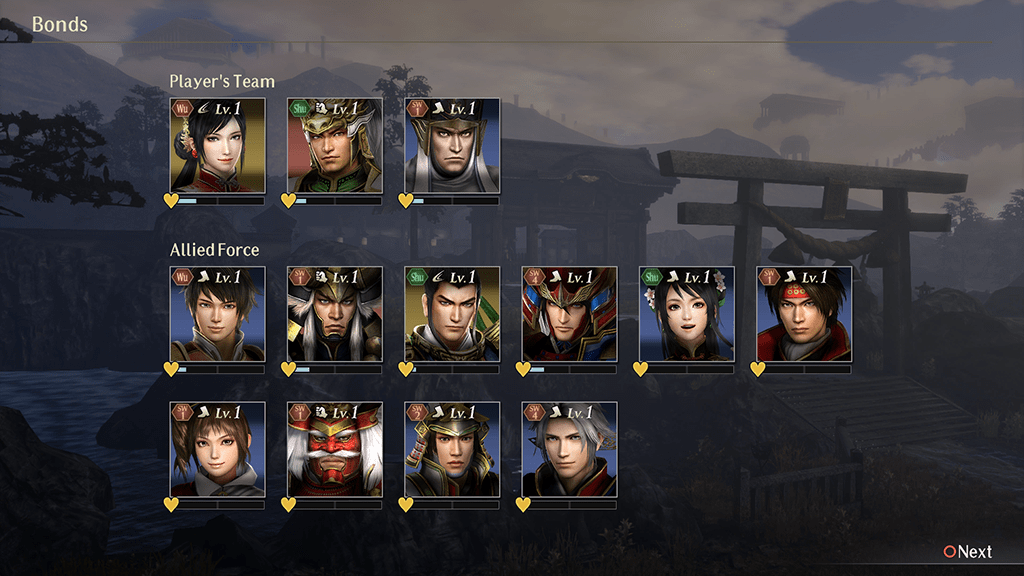Viewport: 1024px width, 576px height.
Task: Pick the stern man in white hooded helmet
Action: (x=452, y=146)
